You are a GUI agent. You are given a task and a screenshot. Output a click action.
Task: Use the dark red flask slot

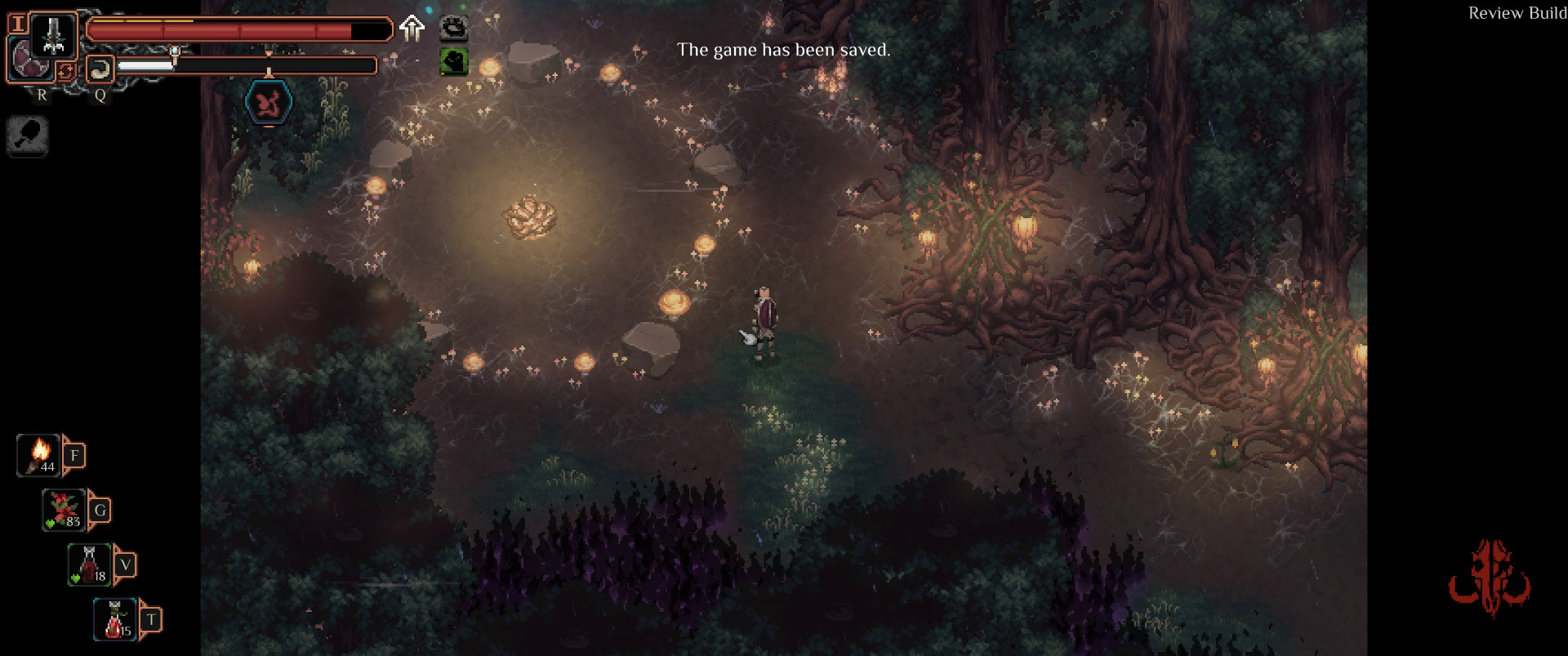[90, 565]
